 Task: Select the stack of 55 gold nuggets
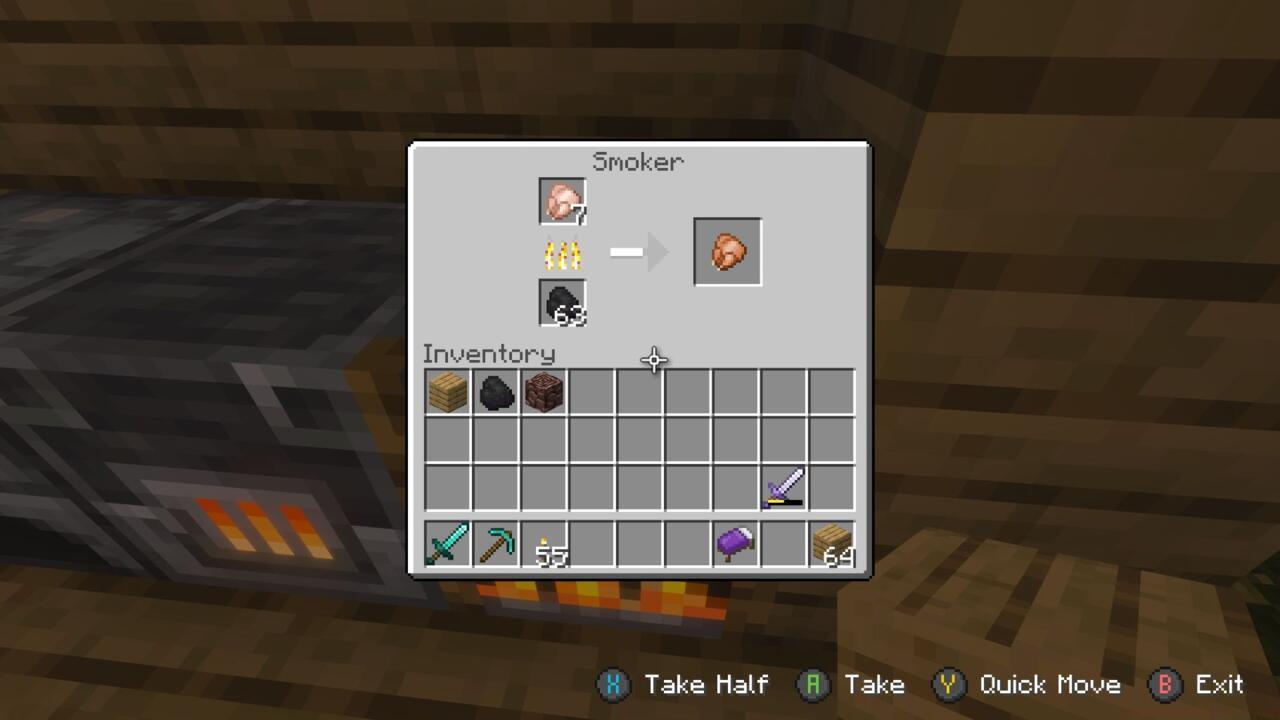click(x=543, y=543)
